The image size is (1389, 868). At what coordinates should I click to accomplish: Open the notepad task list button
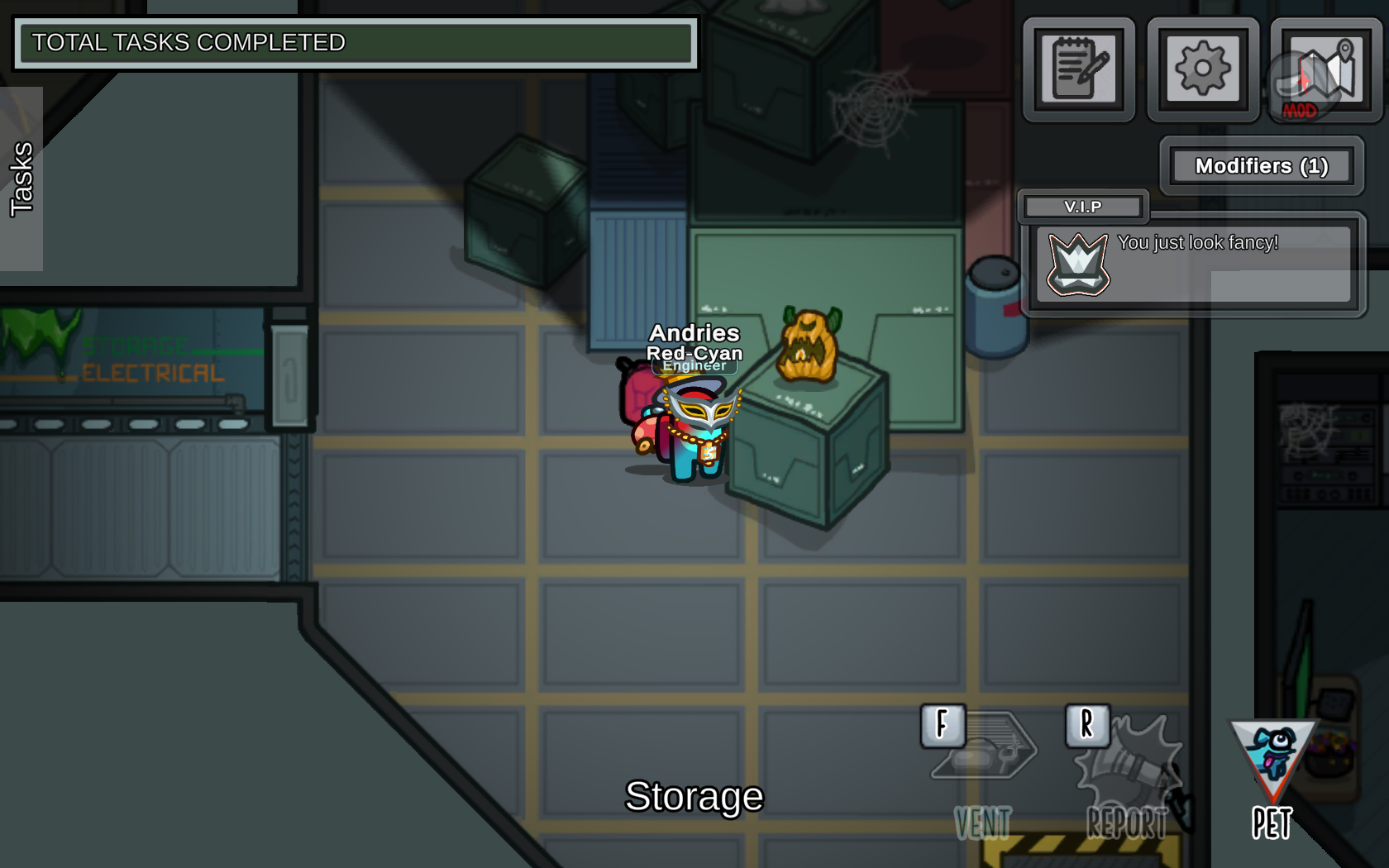1079,69
